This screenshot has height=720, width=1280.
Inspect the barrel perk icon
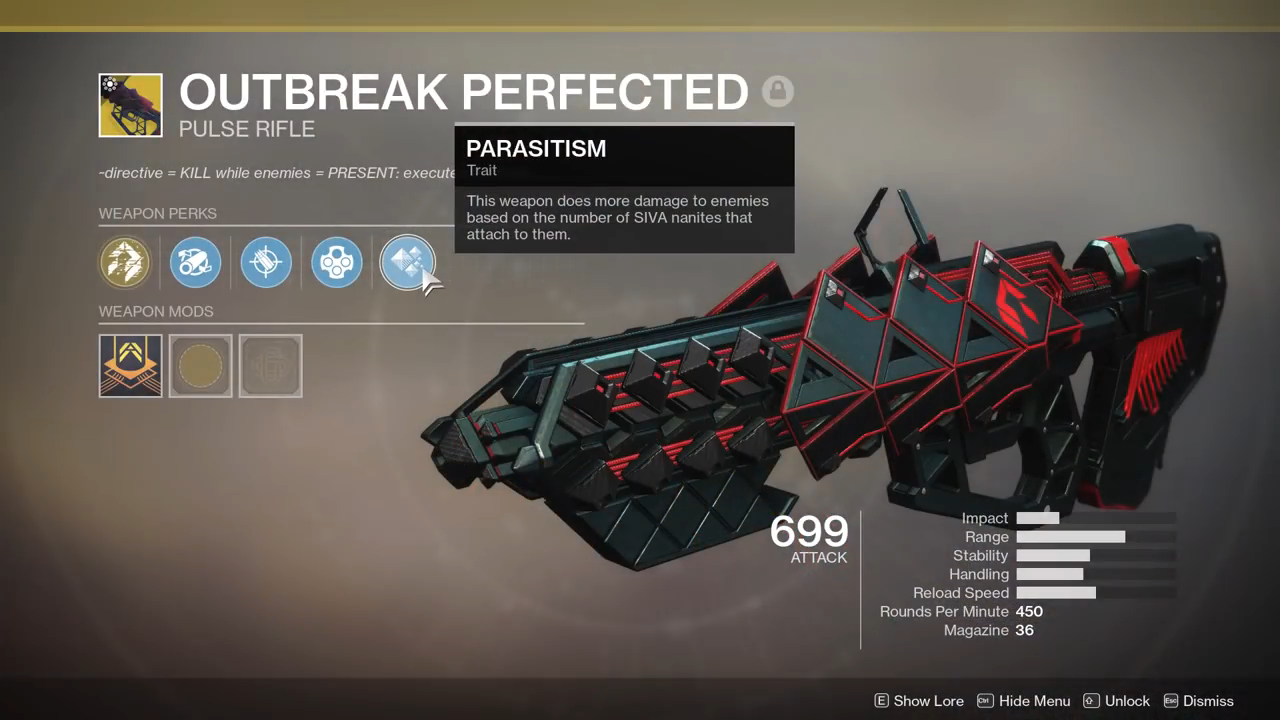195,263
